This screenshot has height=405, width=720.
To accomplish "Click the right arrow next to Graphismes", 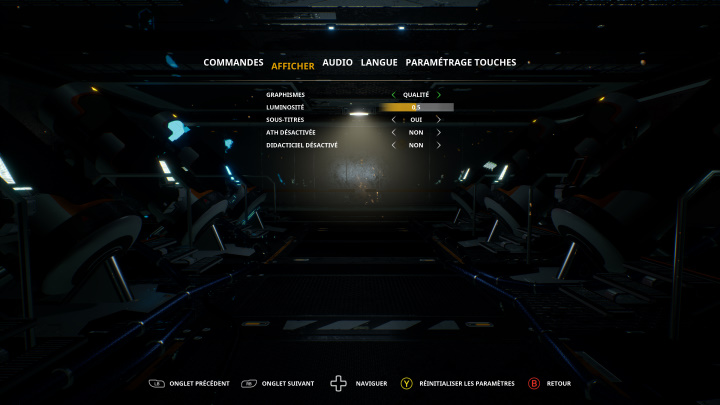I will [x=438, y=95].
